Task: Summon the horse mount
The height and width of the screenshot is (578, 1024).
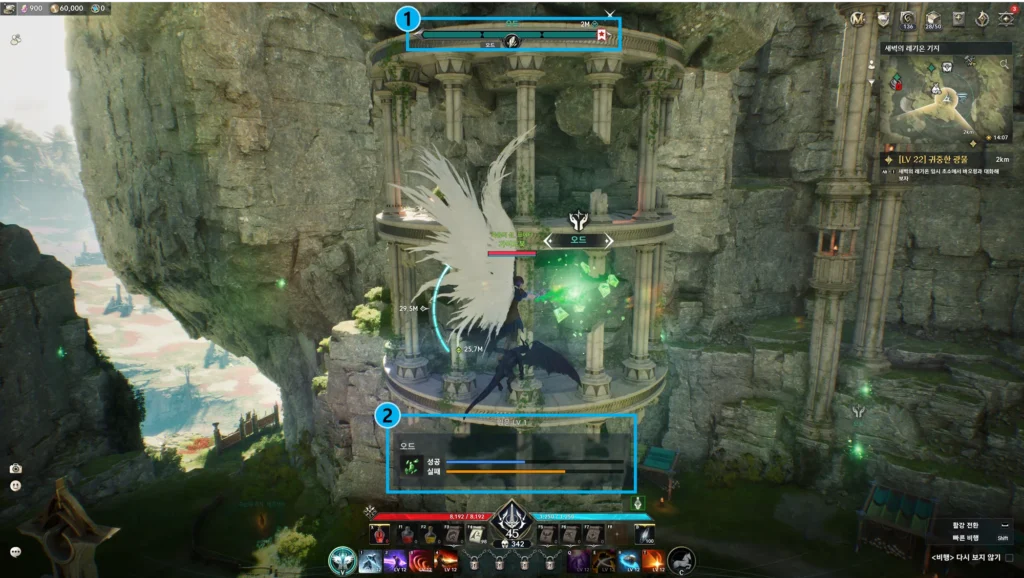Action: [681, 561]
